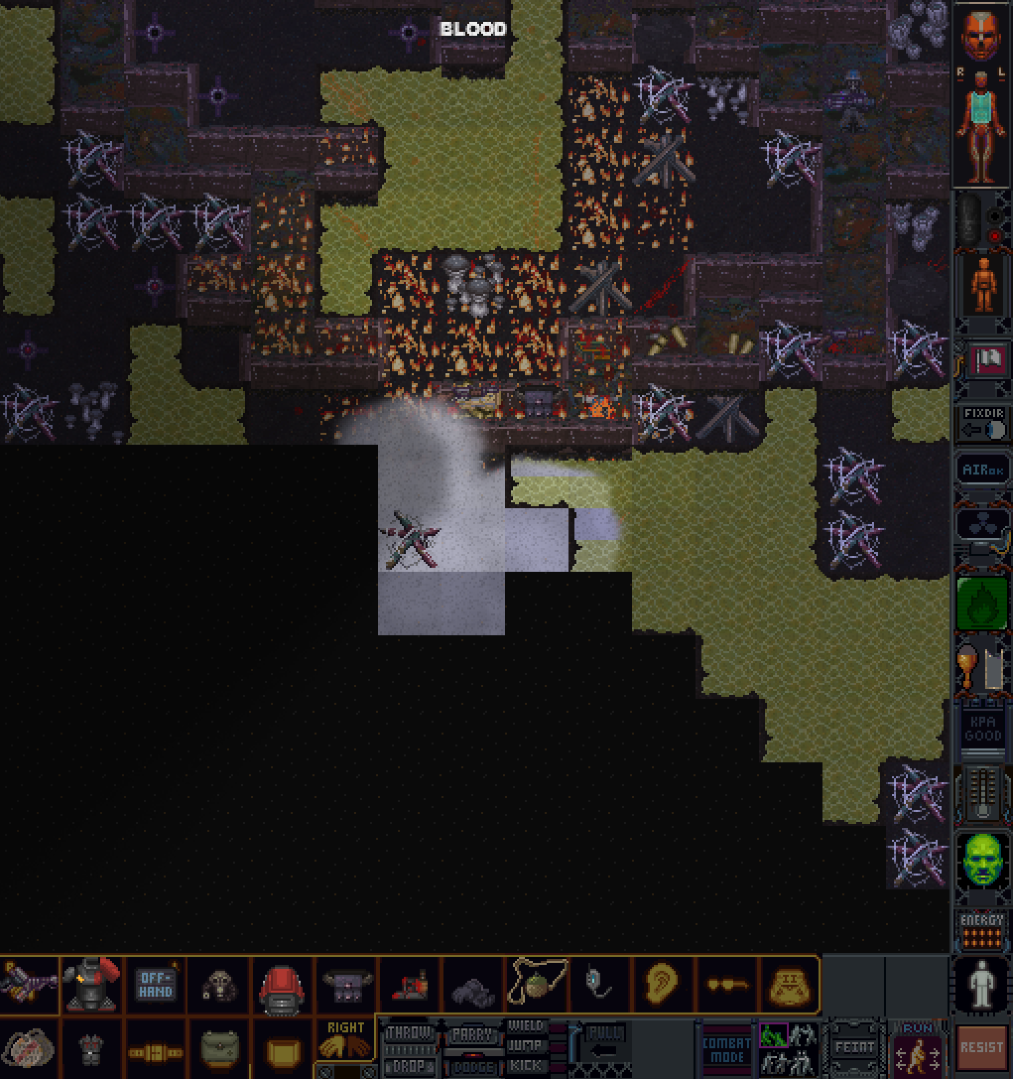Click the gas mask equipment slot
The height and width of the screenshot is (1079, 1013).
point(219,986)
